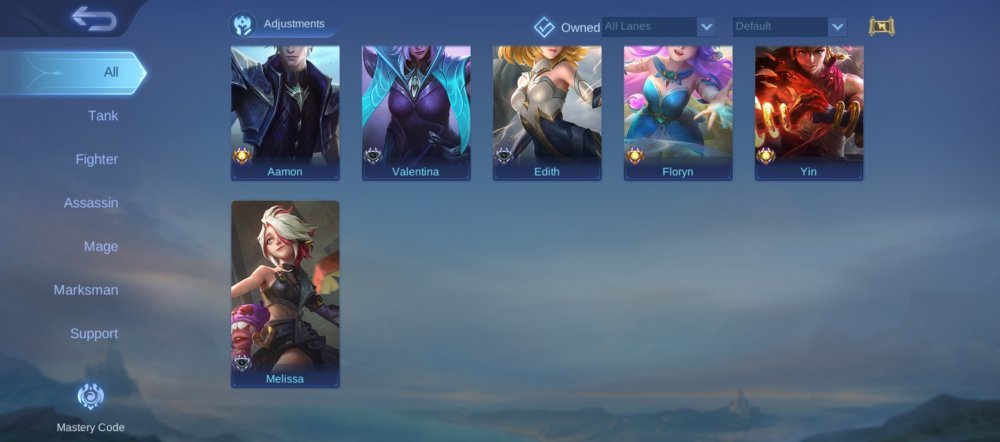Open the All Lanes dropdown
Viewport: 1000px width, 442px height.
click(658, 27)
